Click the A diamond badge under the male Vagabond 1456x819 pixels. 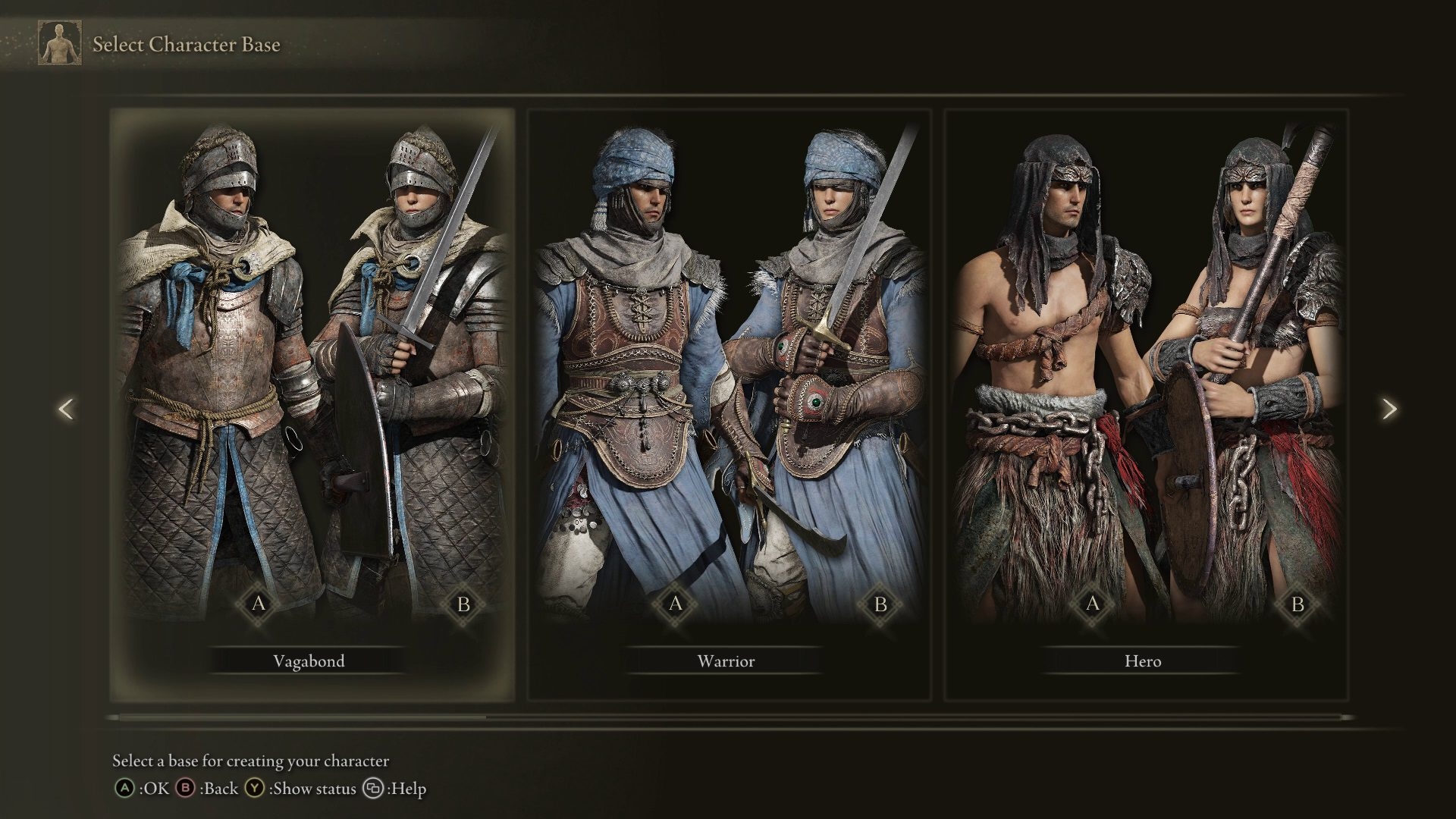(x=257, y=605)
